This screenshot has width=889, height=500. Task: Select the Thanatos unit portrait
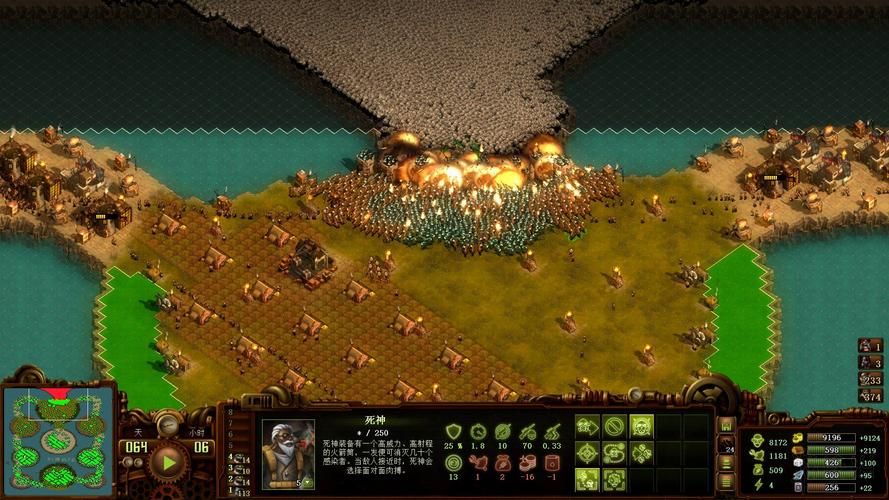[x=288, y=453]
